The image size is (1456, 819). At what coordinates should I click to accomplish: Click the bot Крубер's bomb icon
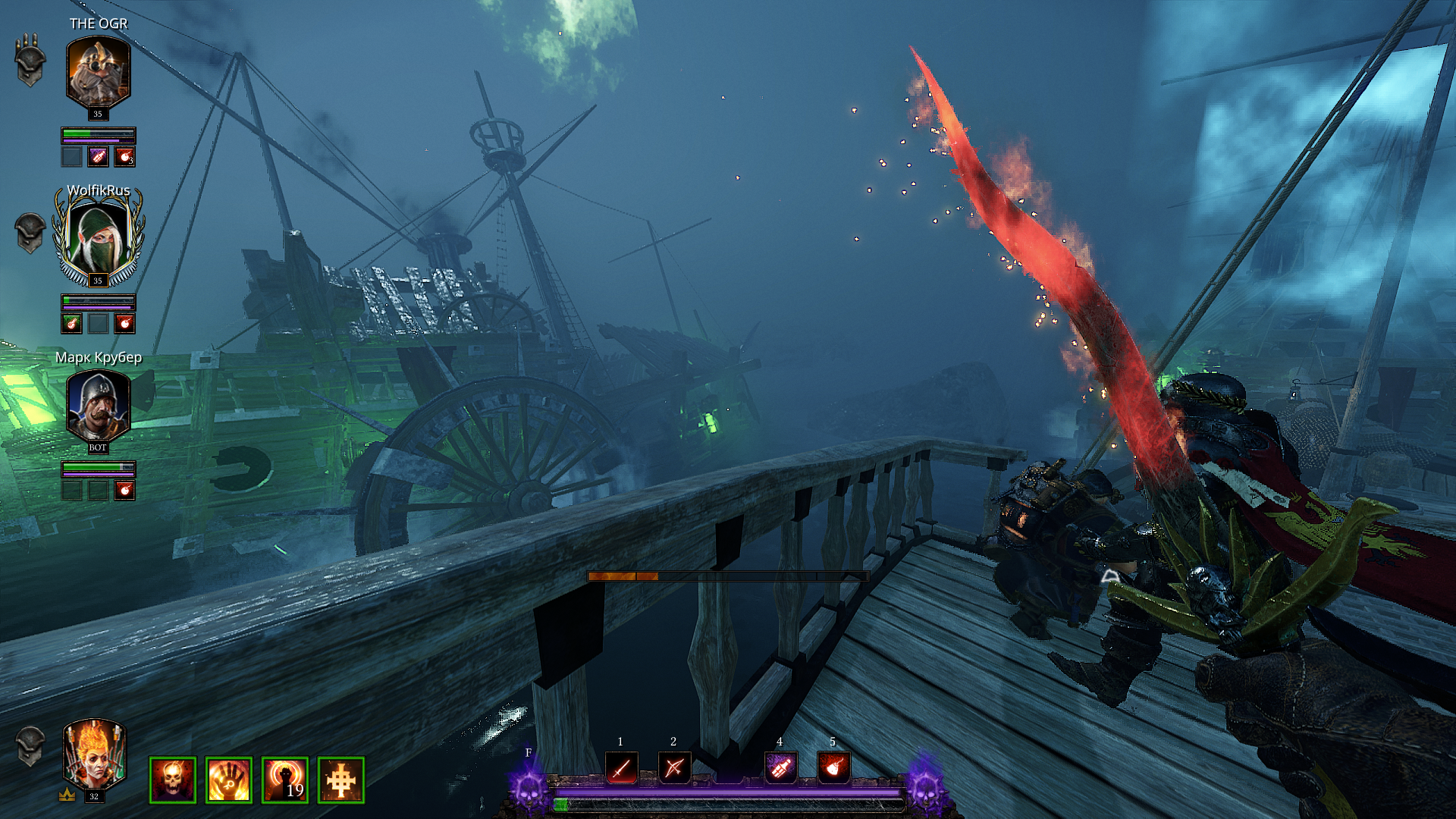pos(124,491)
